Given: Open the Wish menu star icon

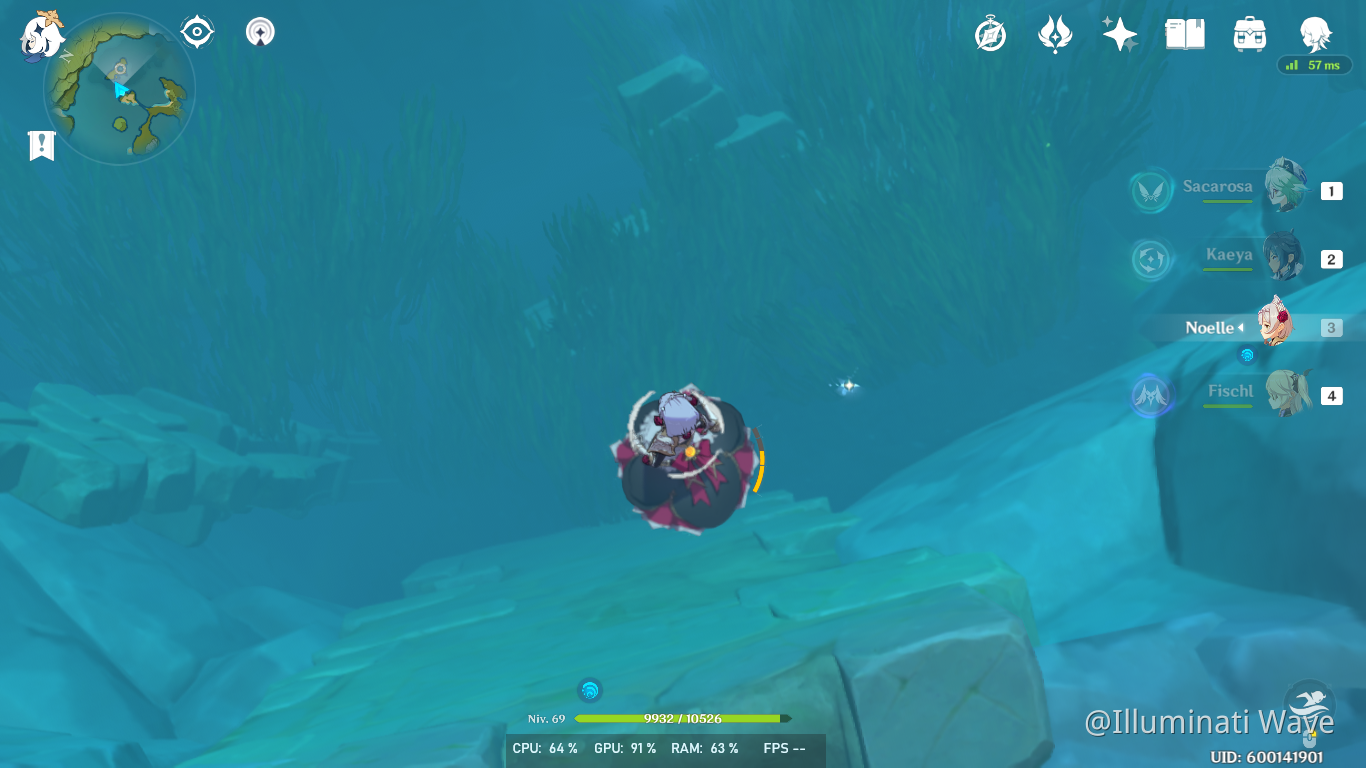Looking at the screenshot, I should click(1119, 33).
